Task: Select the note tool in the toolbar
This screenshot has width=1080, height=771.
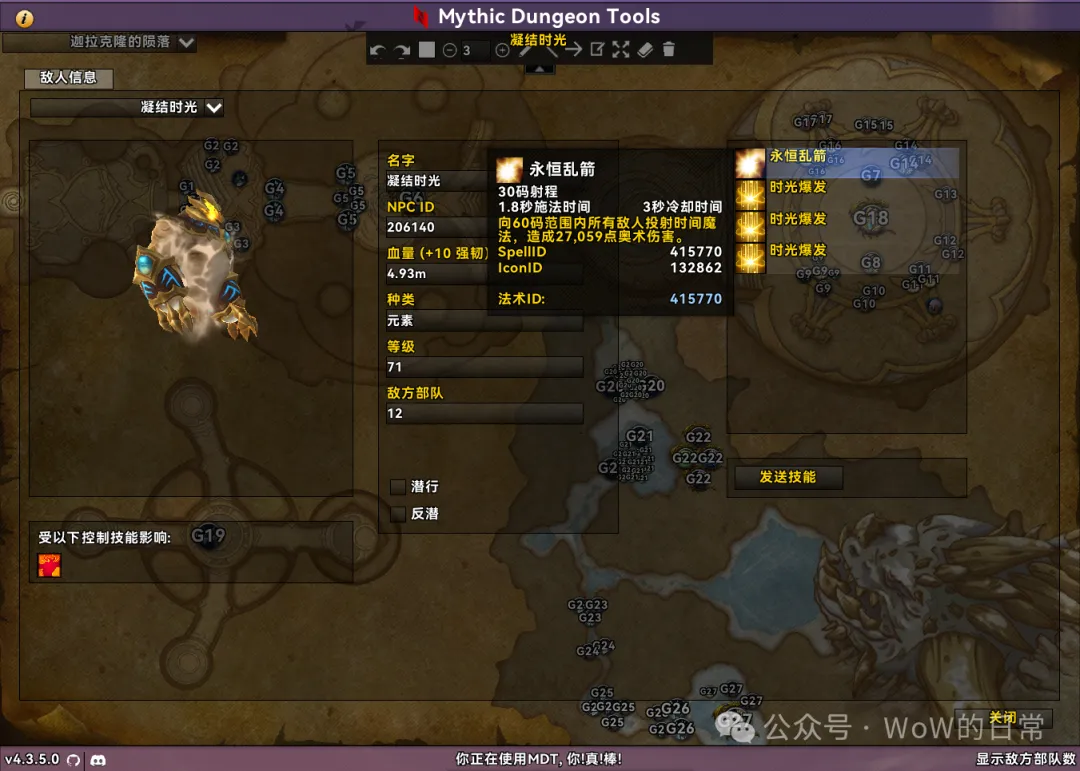Action: click(x=597, y=50)
